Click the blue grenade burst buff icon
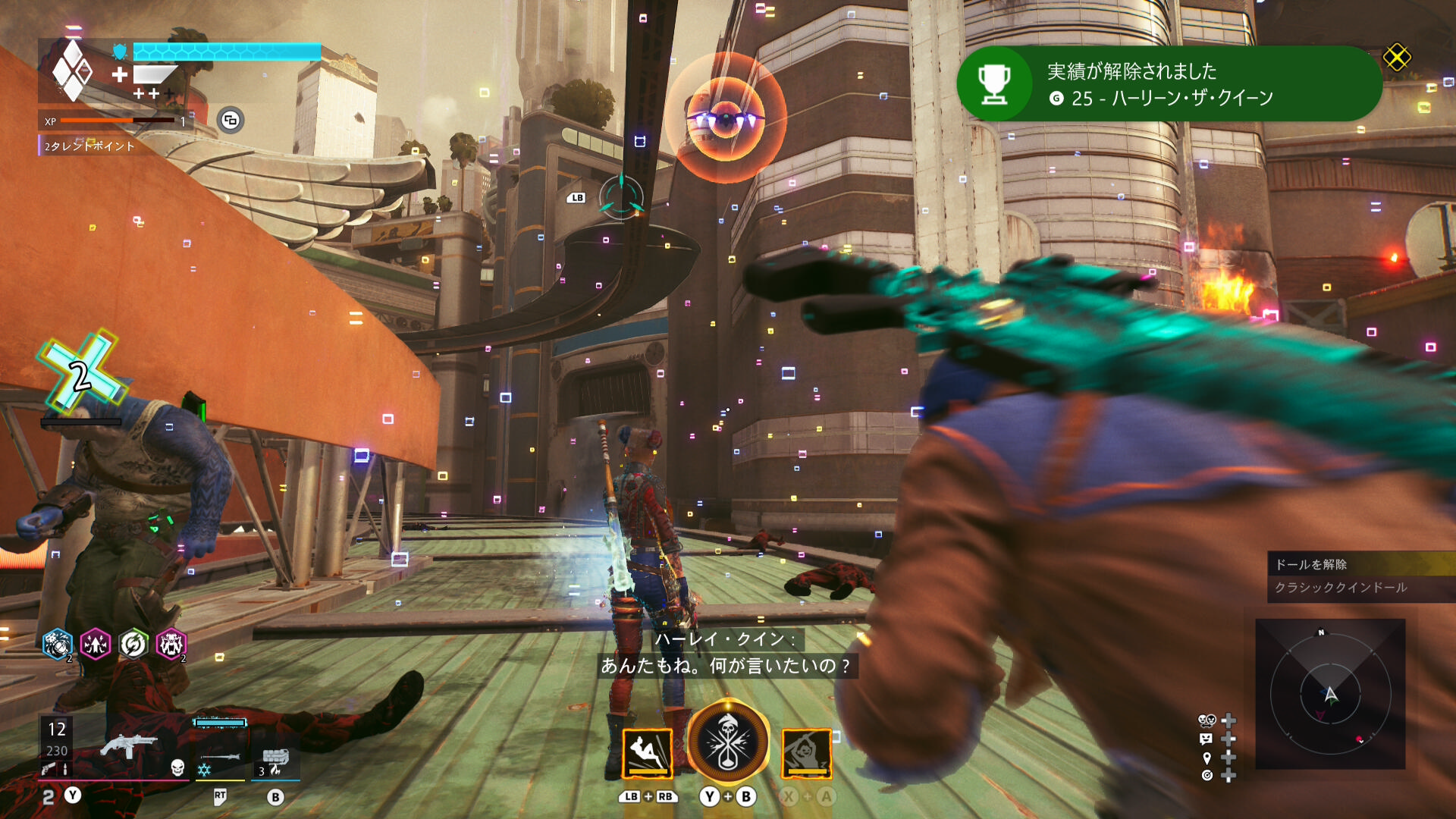Image resolution: width=1456 pixels, height=819 pixels. [58, 645]
